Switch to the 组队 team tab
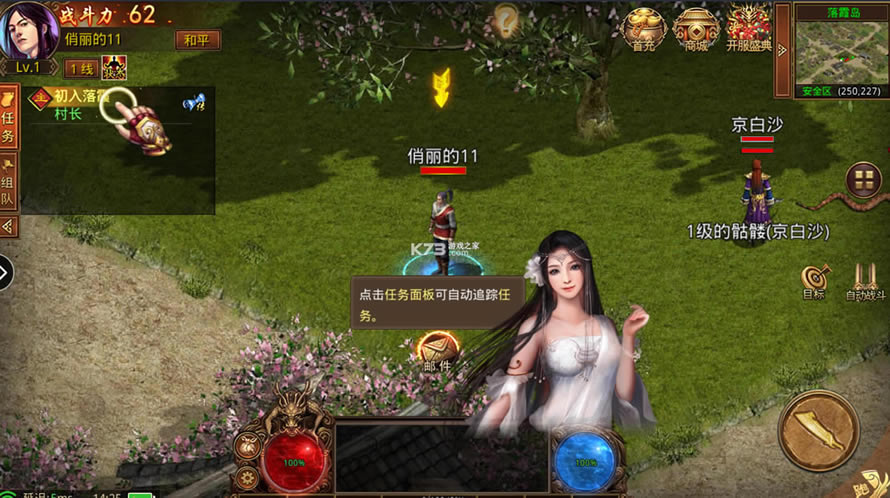The image size is (890, 498). click(8, 181)
